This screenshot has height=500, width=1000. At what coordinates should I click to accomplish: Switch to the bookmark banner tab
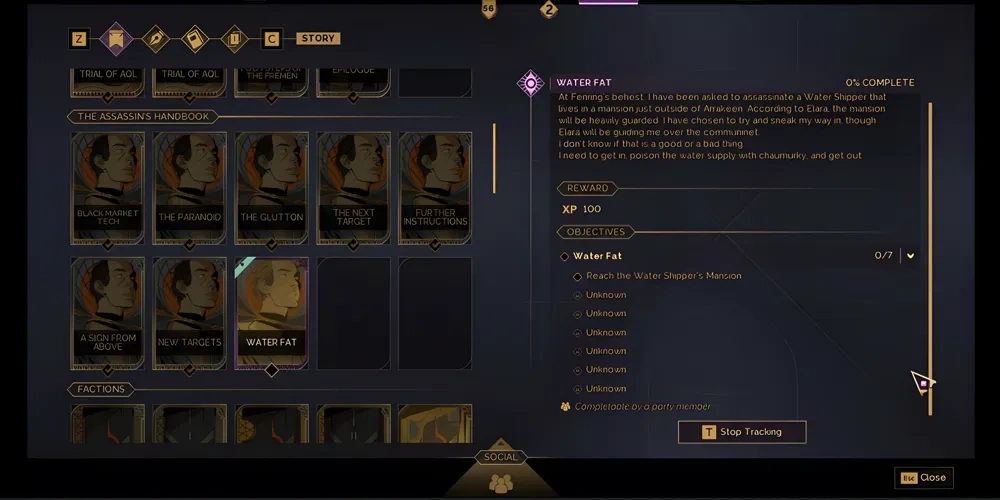click(x=116, y=39)
